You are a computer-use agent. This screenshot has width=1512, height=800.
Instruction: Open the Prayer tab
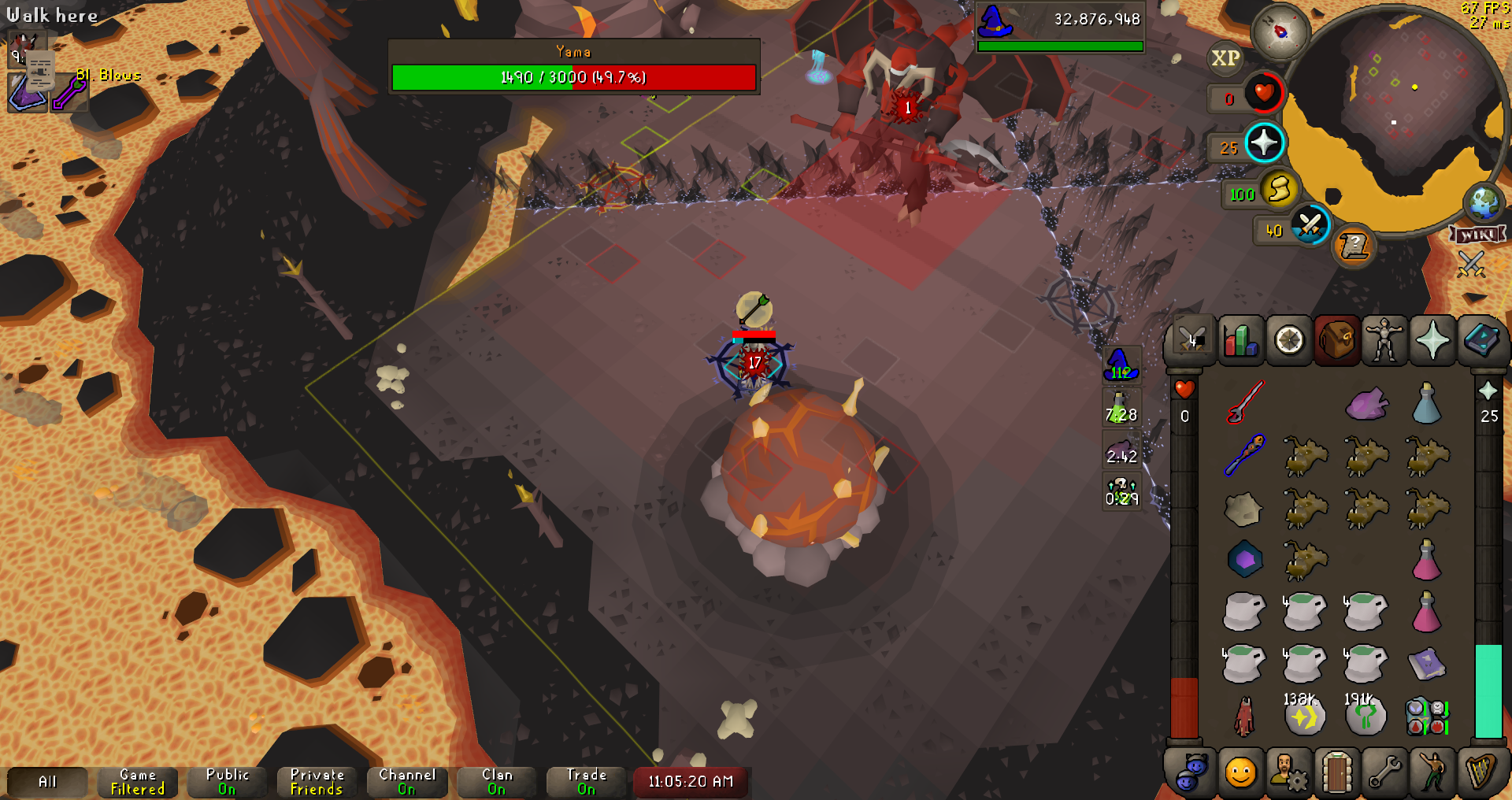1432,341
